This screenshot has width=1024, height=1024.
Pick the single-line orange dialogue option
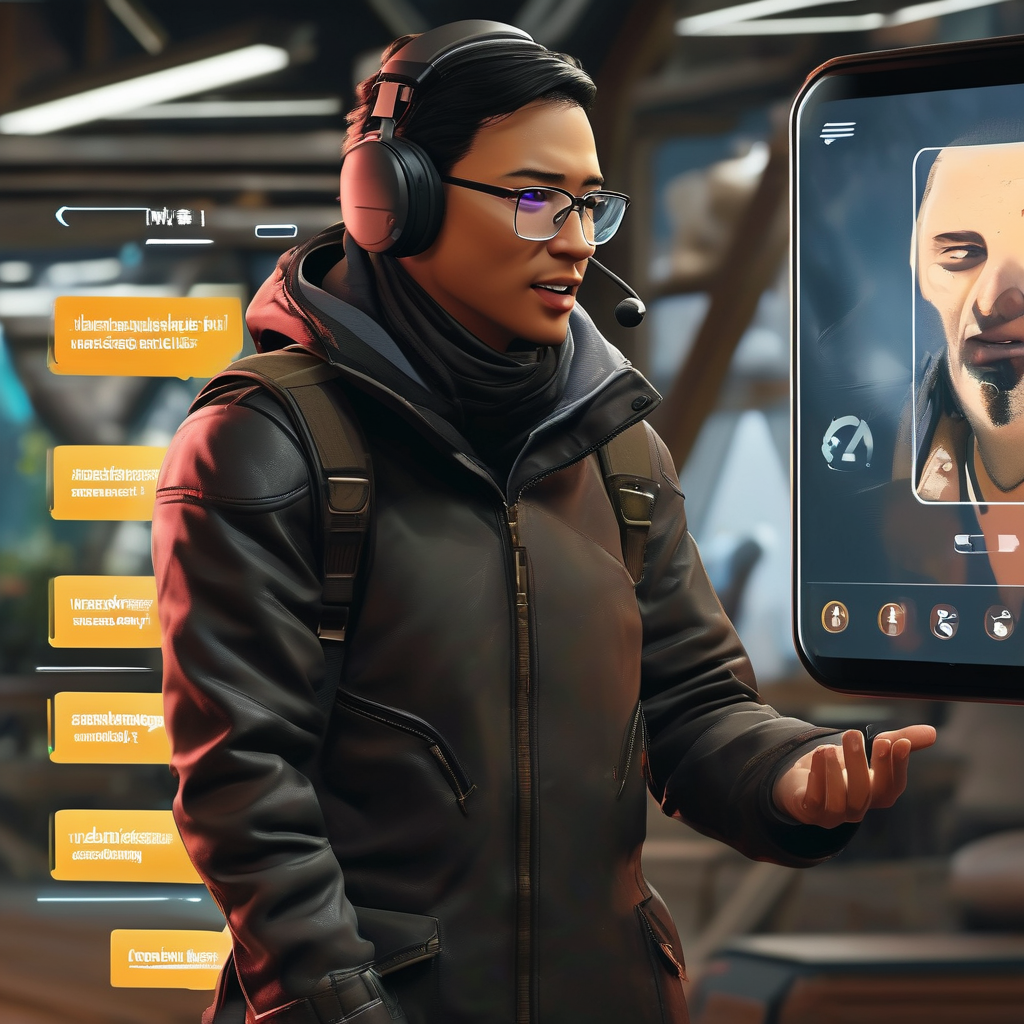[x=169, y=958]
